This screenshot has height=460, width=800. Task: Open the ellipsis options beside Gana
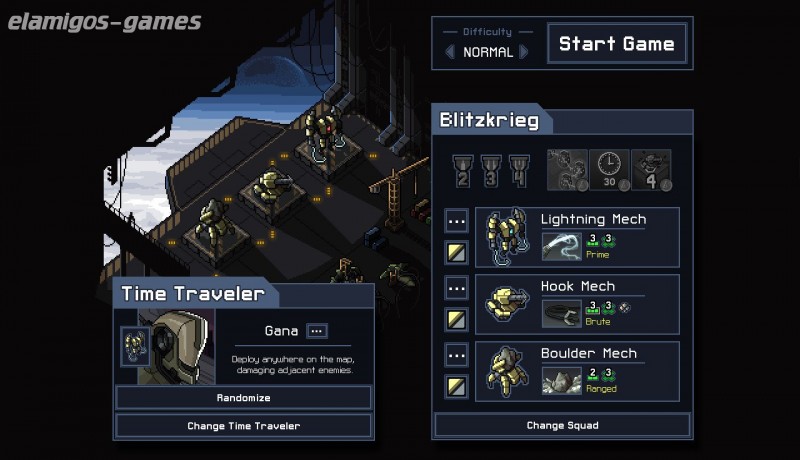[x=317, y=331]
